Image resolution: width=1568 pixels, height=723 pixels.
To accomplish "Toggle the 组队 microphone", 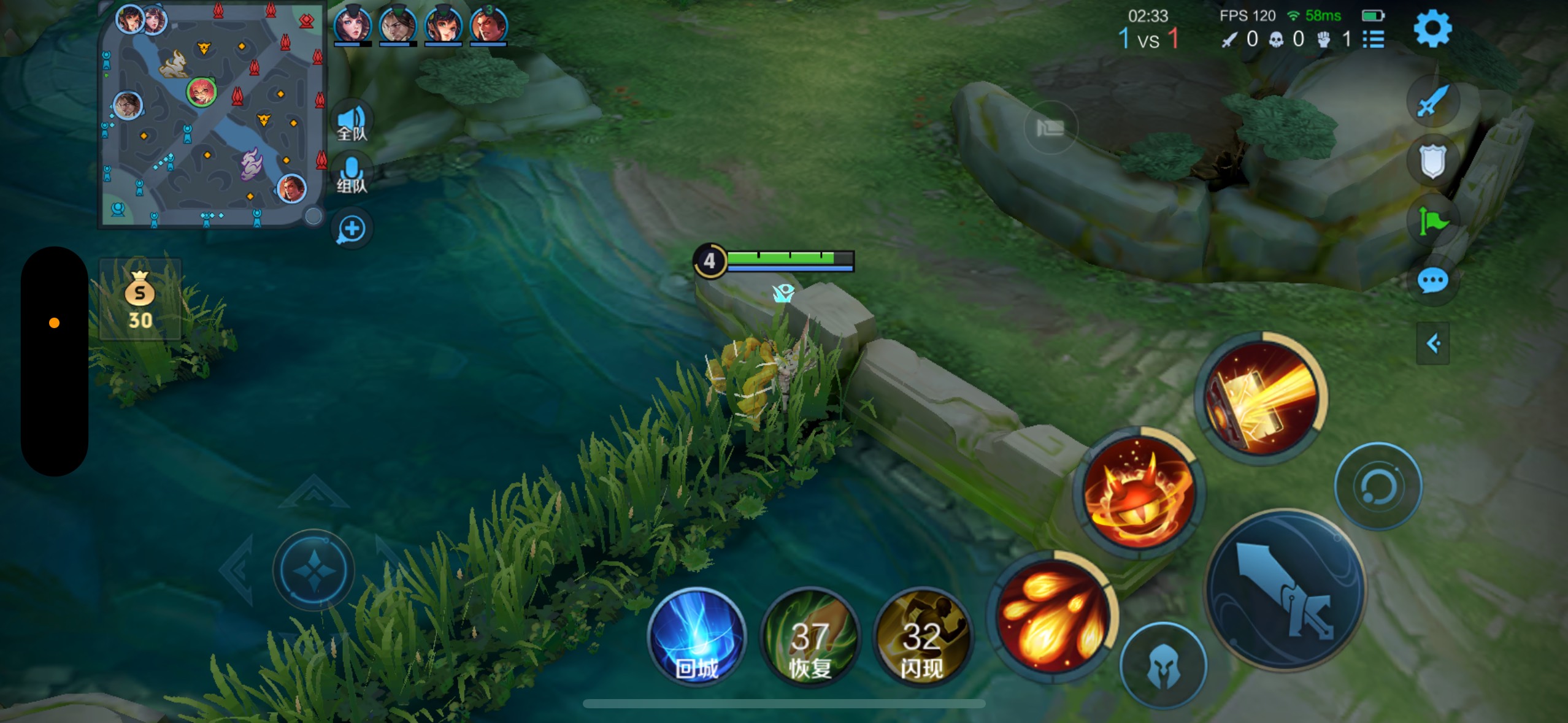I will [352, 175].
